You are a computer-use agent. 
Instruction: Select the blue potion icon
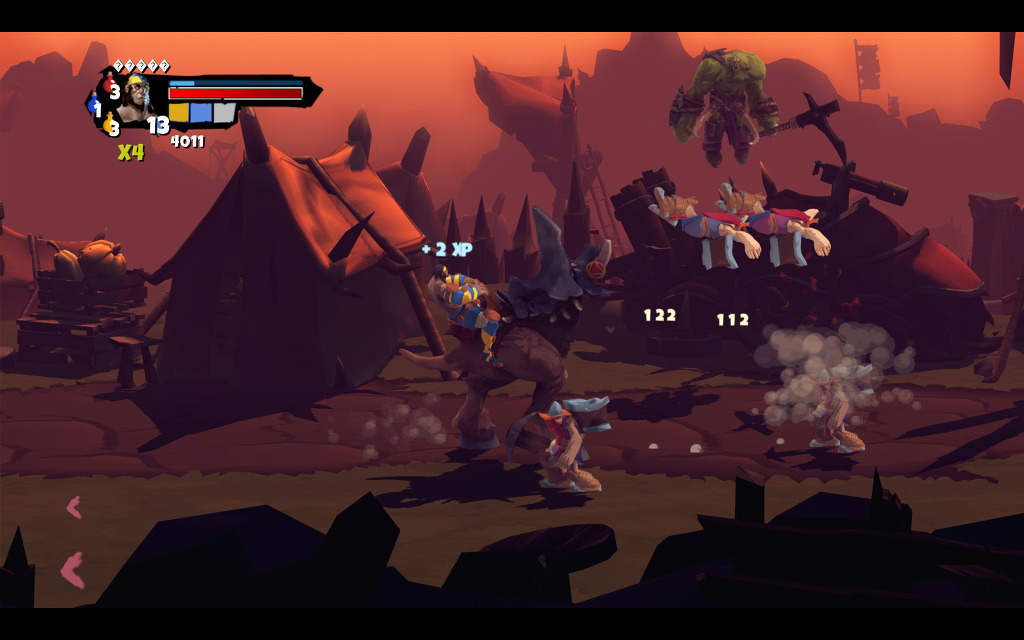coord(95,105)
